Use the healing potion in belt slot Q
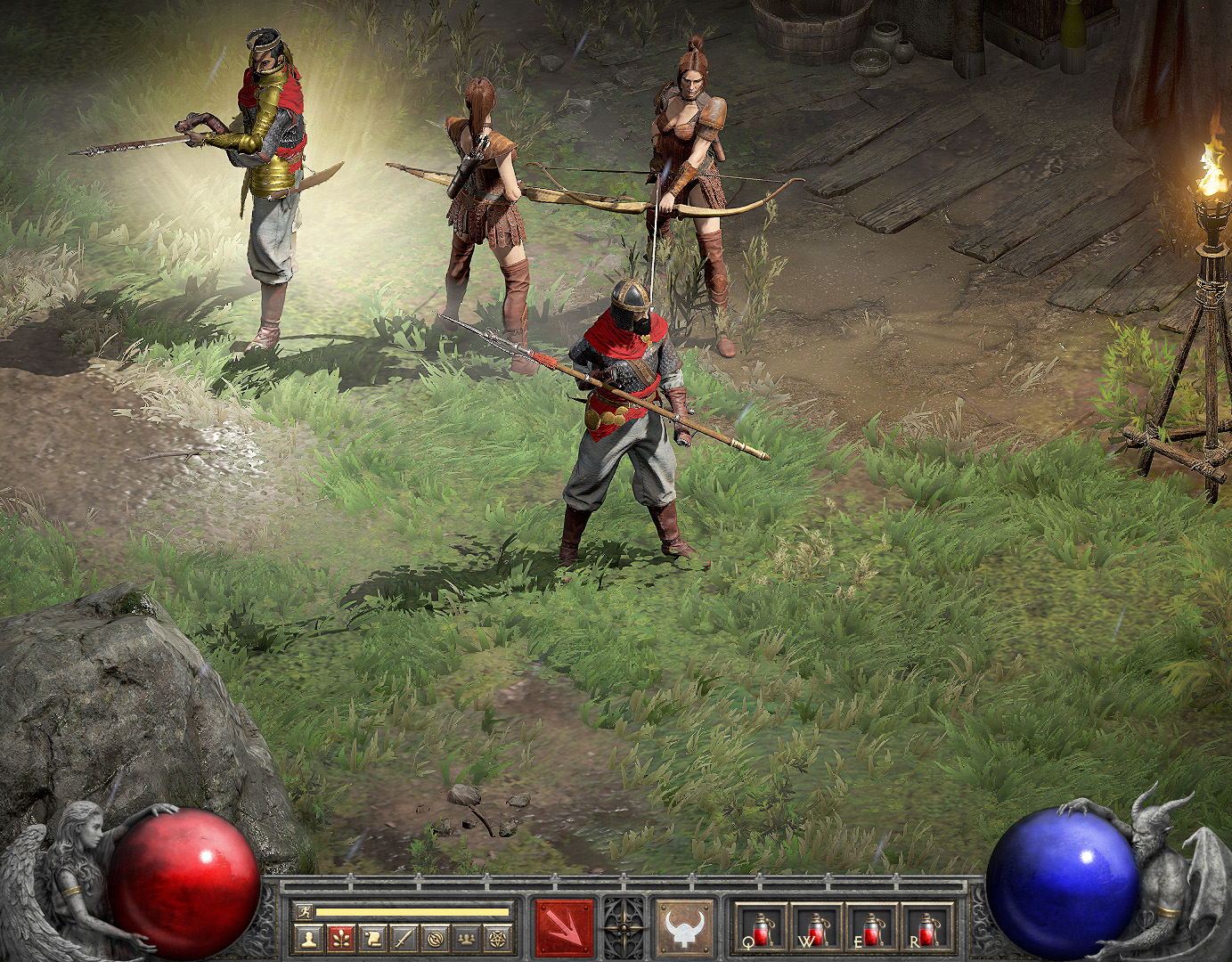The image size is (1232, 962). [x=761, y=927]
